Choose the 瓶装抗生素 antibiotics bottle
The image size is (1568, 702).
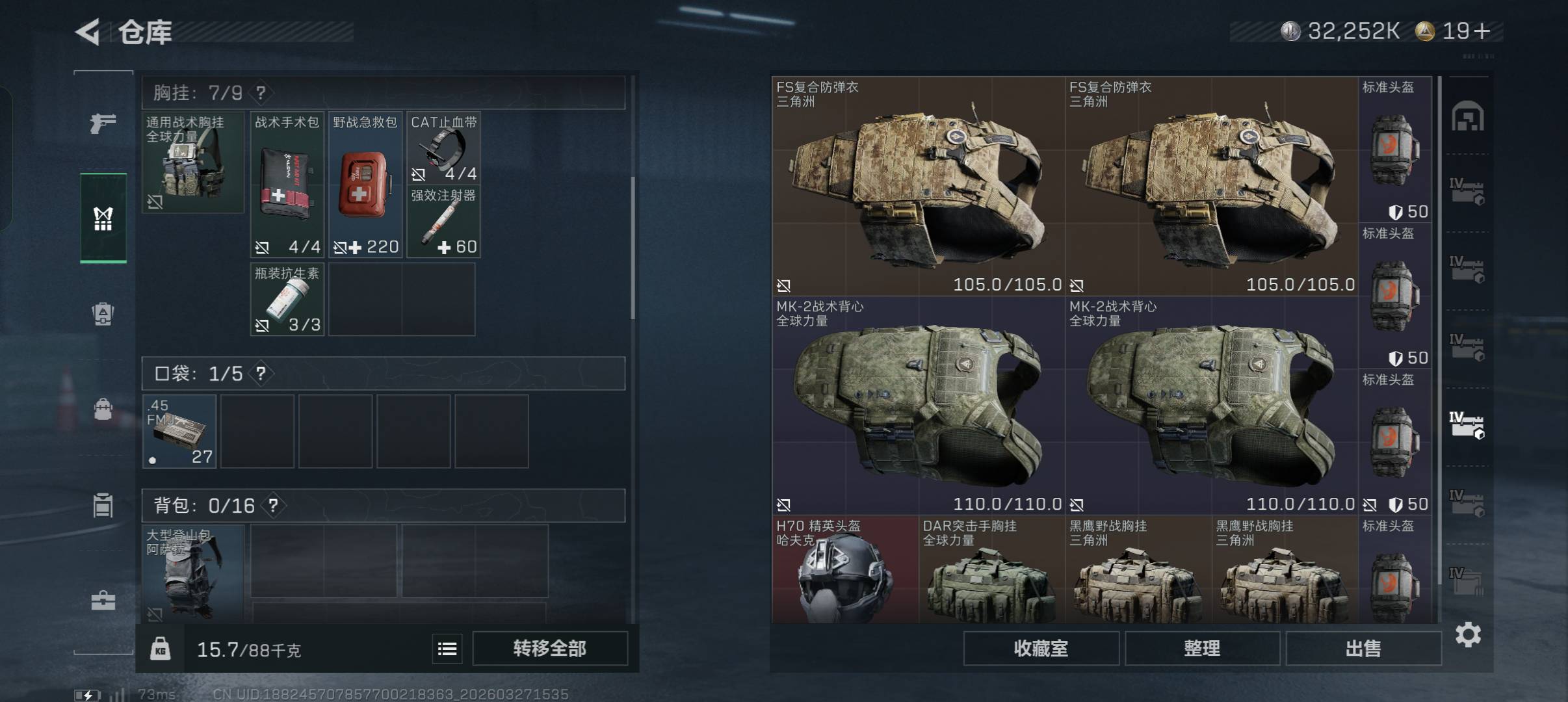[287, 300]
